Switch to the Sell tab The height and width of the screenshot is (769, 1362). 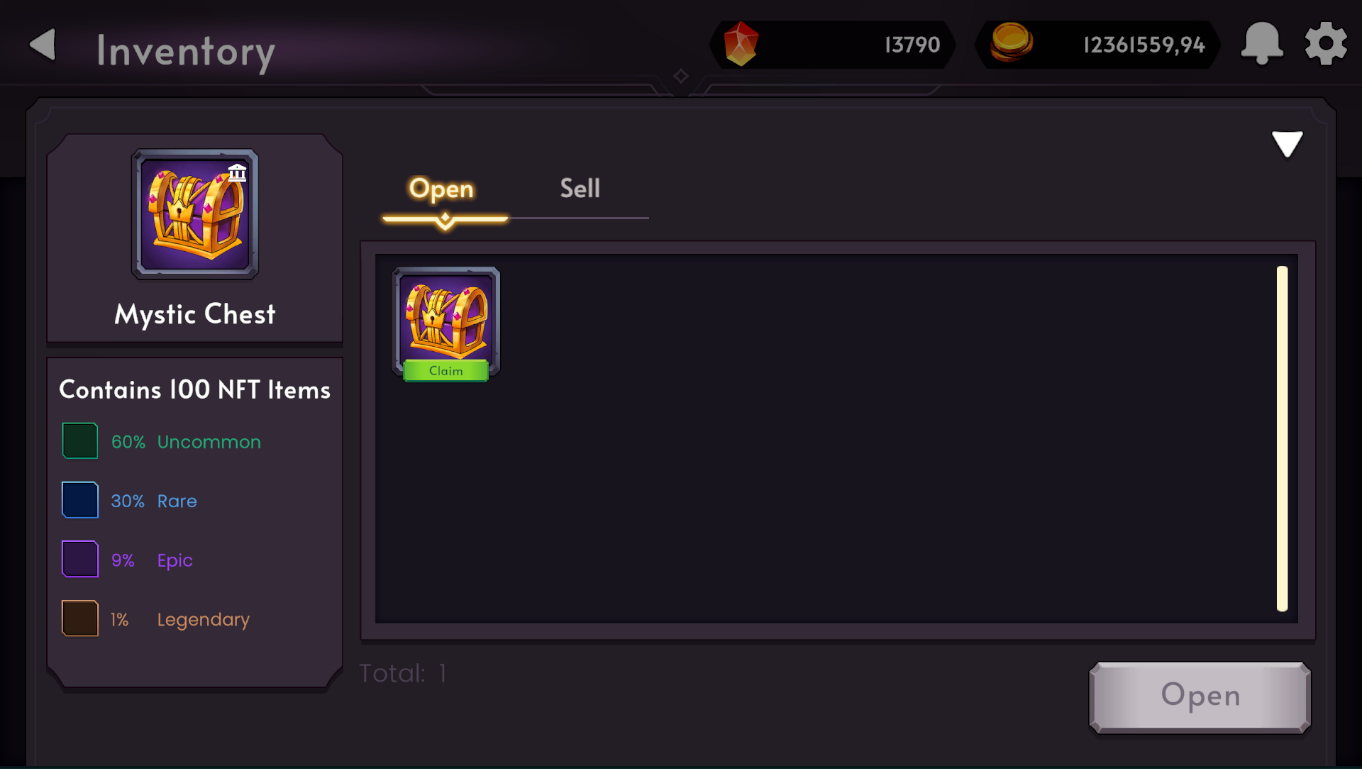point(580,188)
